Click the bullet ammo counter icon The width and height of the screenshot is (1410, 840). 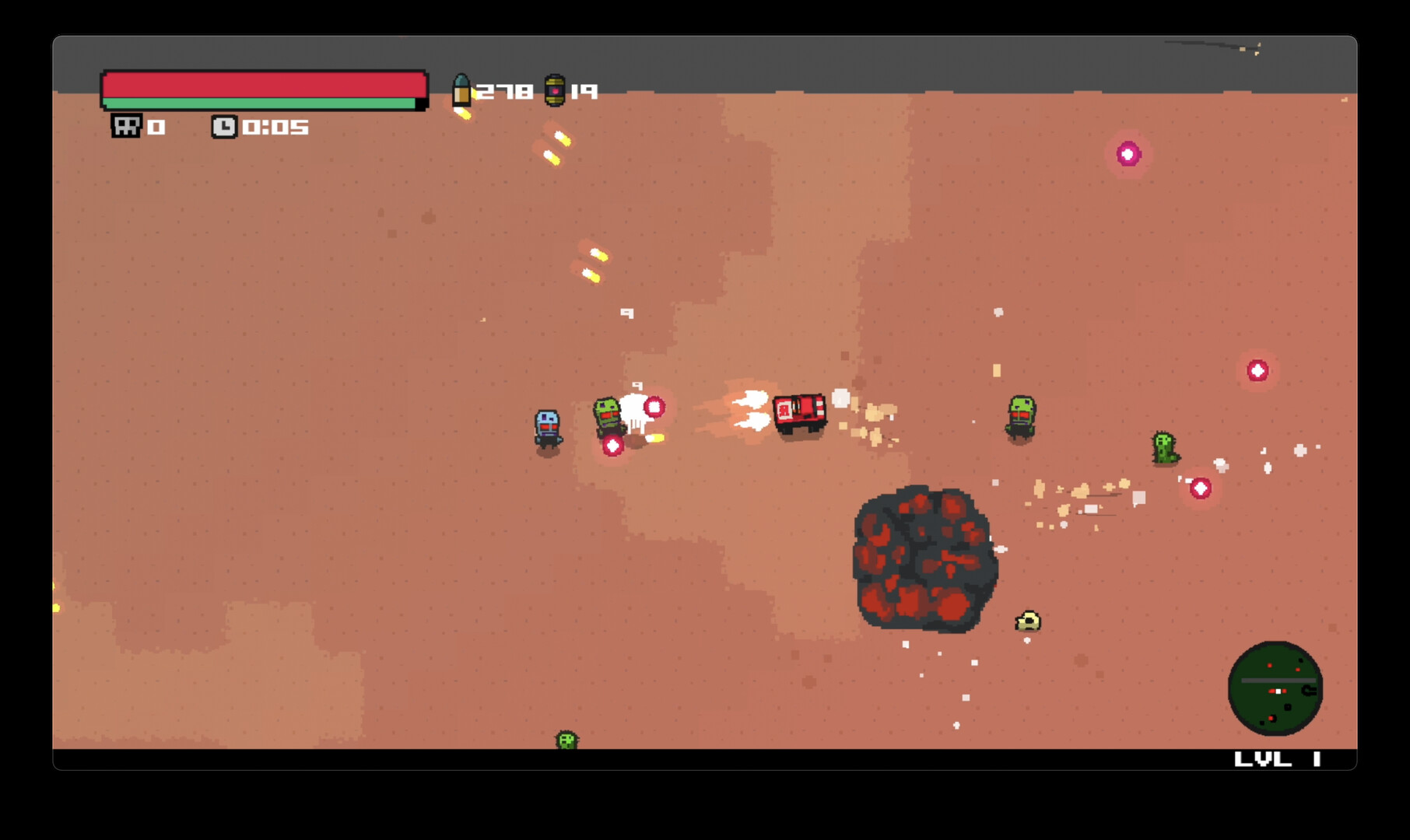464,90
